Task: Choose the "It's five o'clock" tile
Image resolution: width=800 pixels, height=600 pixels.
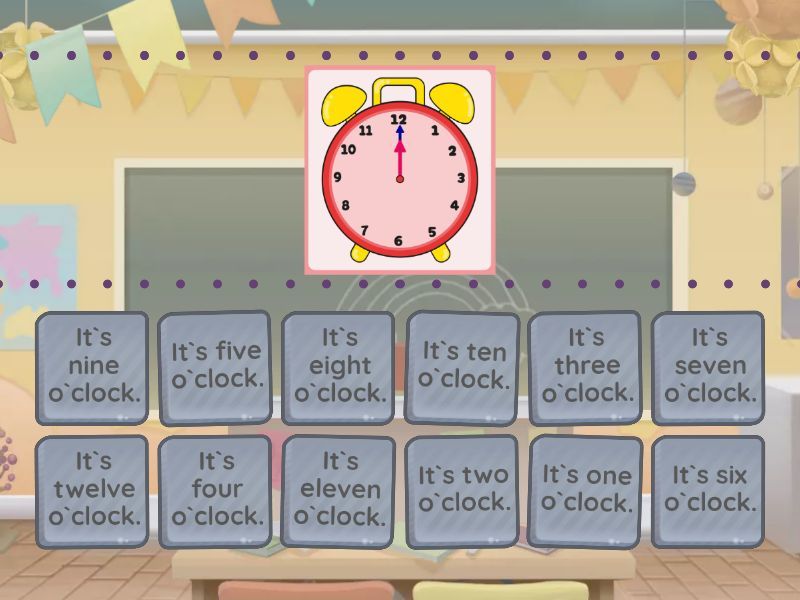Action: pos(215,367)
